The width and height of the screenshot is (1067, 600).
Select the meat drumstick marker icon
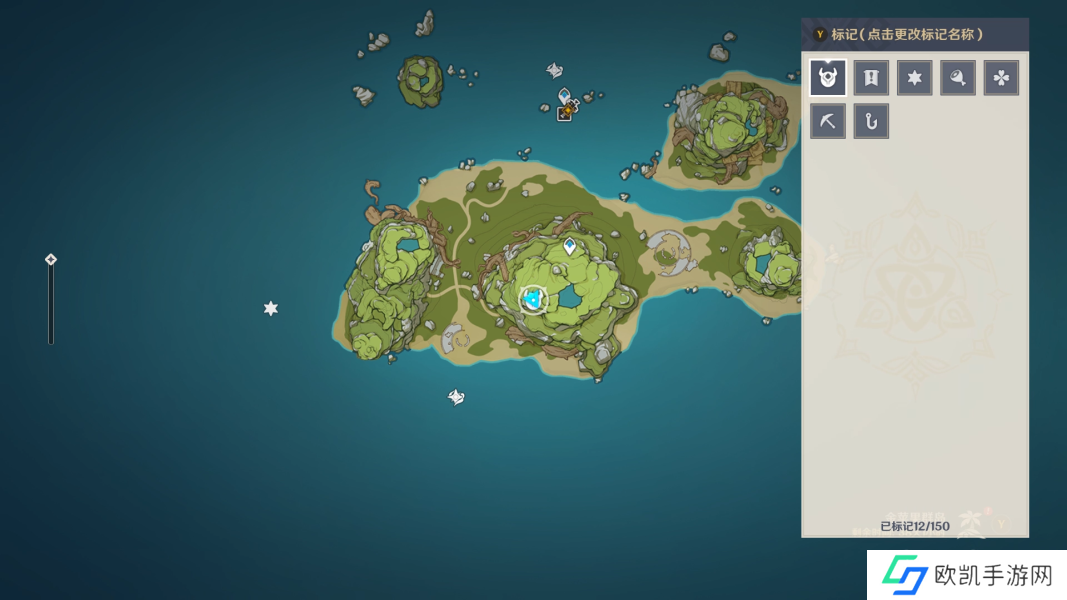tap(957, 78)
